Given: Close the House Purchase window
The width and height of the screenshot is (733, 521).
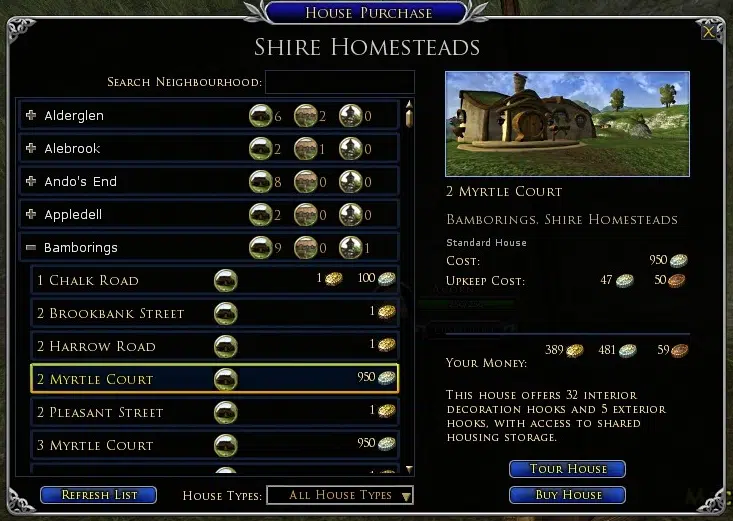Looking at the screenshot, I should (709, 32).
